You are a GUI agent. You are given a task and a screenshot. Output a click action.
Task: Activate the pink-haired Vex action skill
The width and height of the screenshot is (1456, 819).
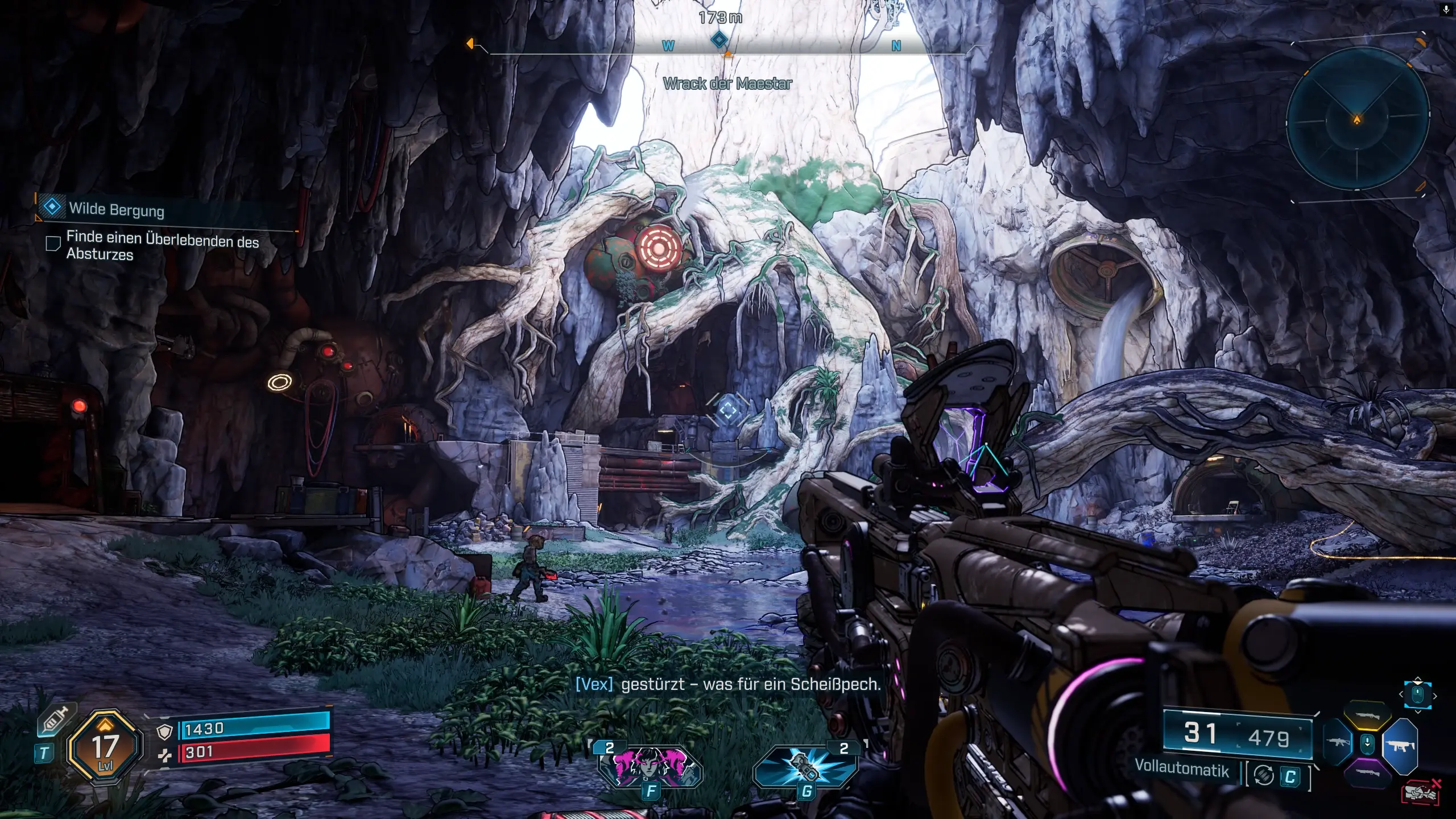tap(650, 764)
